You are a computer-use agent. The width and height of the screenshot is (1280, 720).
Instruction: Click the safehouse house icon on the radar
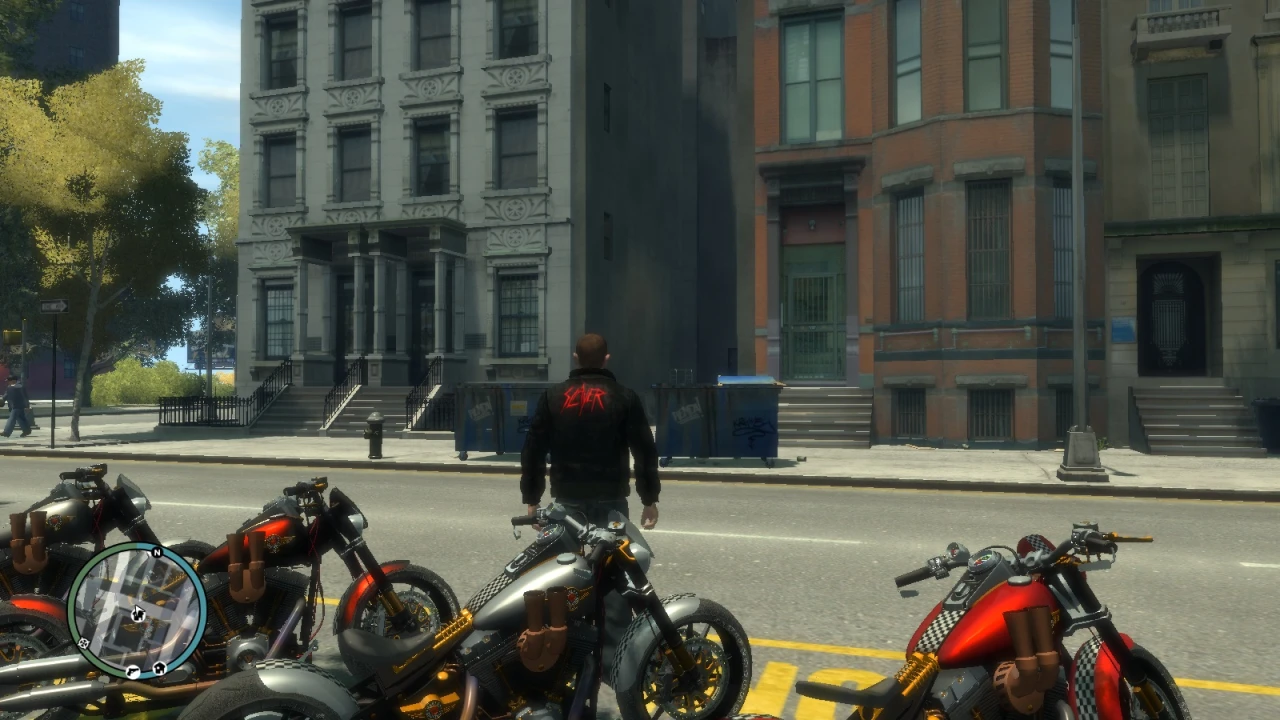tap(158, 669)
